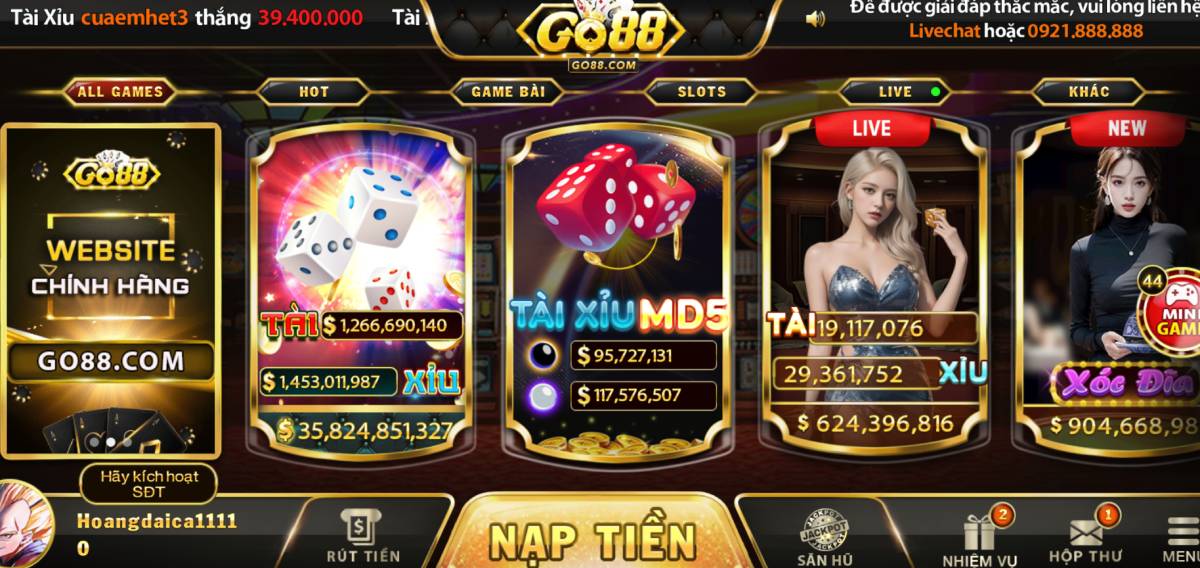Viewport: 1200px width, 568px height.
Task: Toggle the sound speaker icon
Action: 815,18
